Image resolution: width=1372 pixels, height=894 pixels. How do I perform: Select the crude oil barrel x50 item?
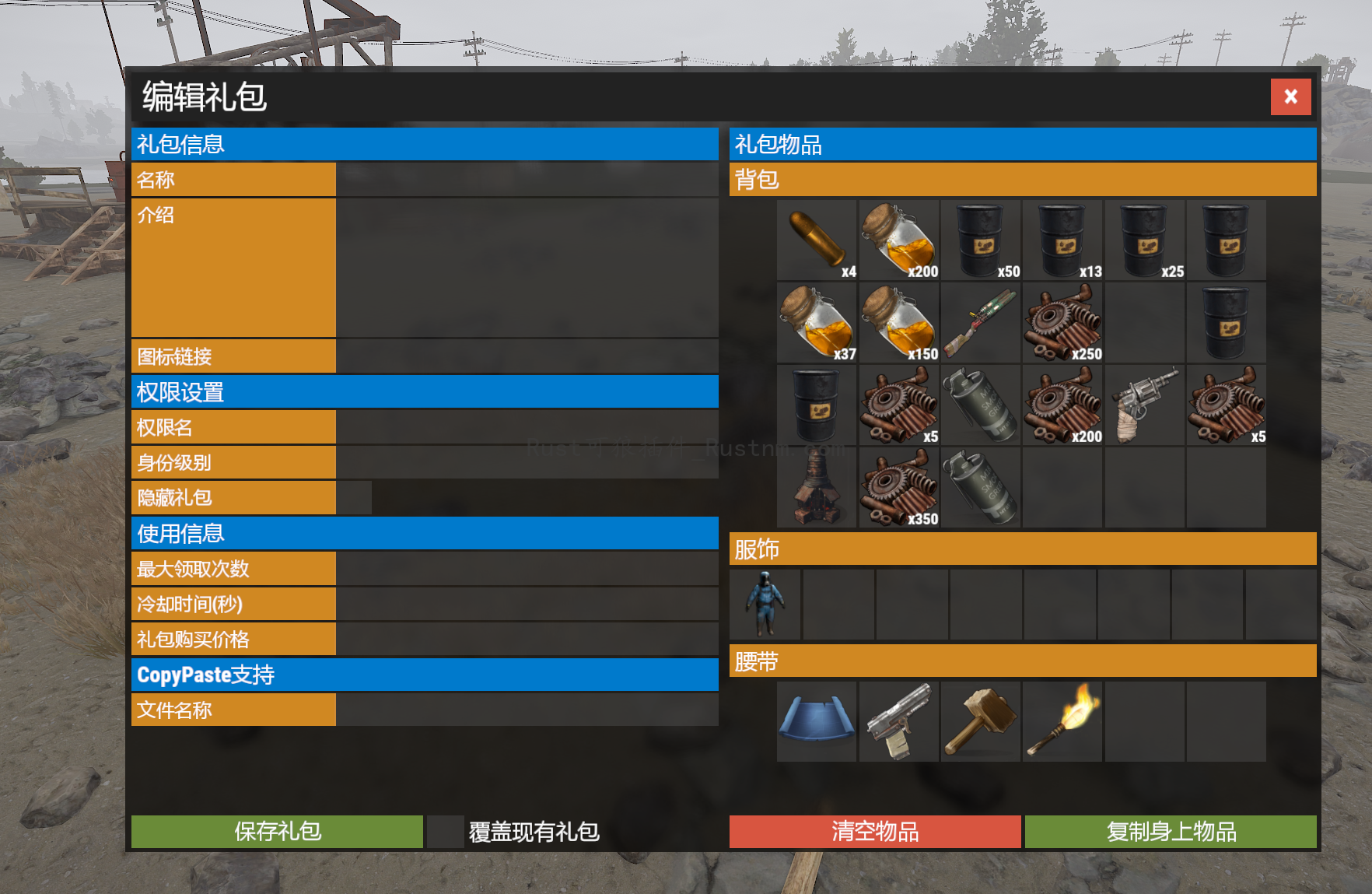[981, 240]
